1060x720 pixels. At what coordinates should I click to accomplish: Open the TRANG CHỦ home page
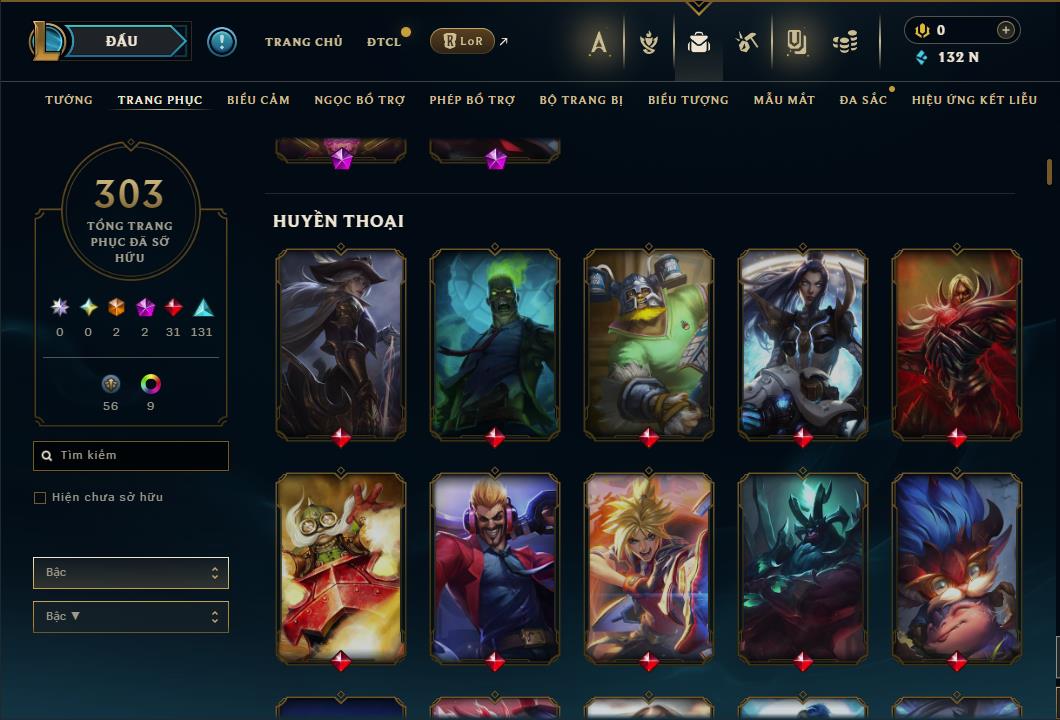tap(303, 42)
